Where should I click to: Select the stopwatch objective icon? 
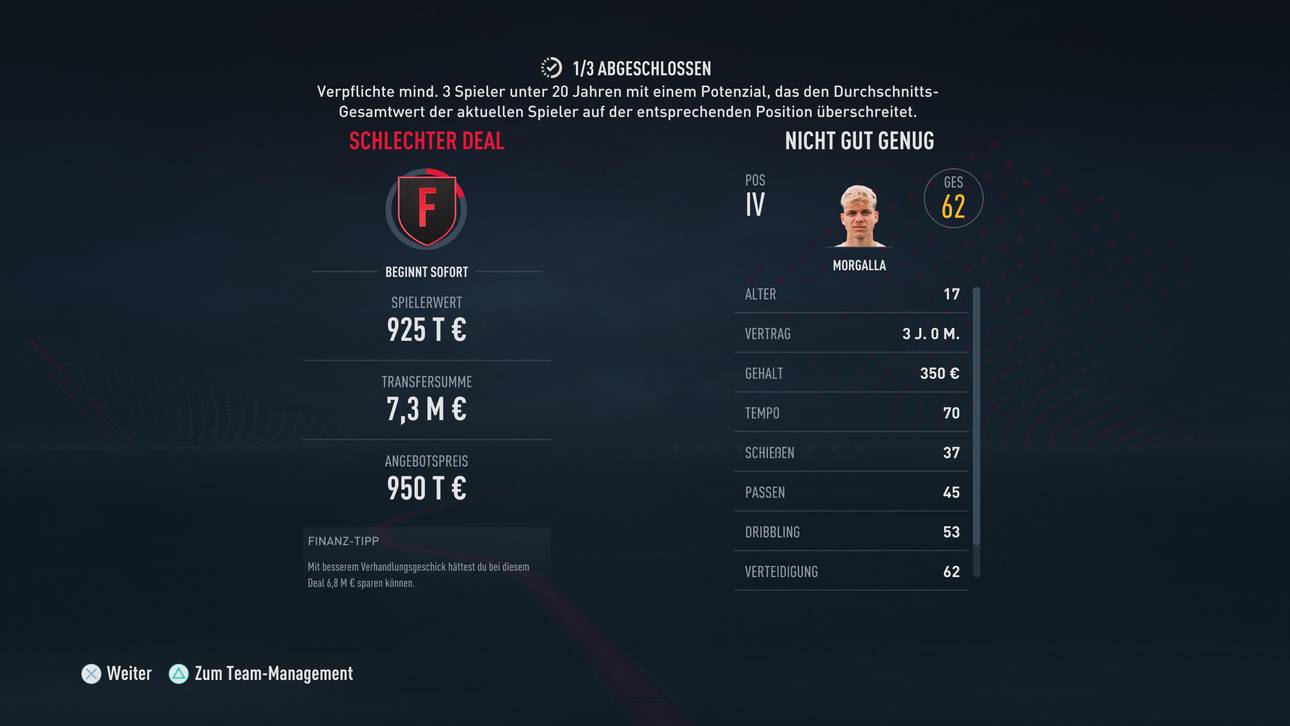coord(550,67)
